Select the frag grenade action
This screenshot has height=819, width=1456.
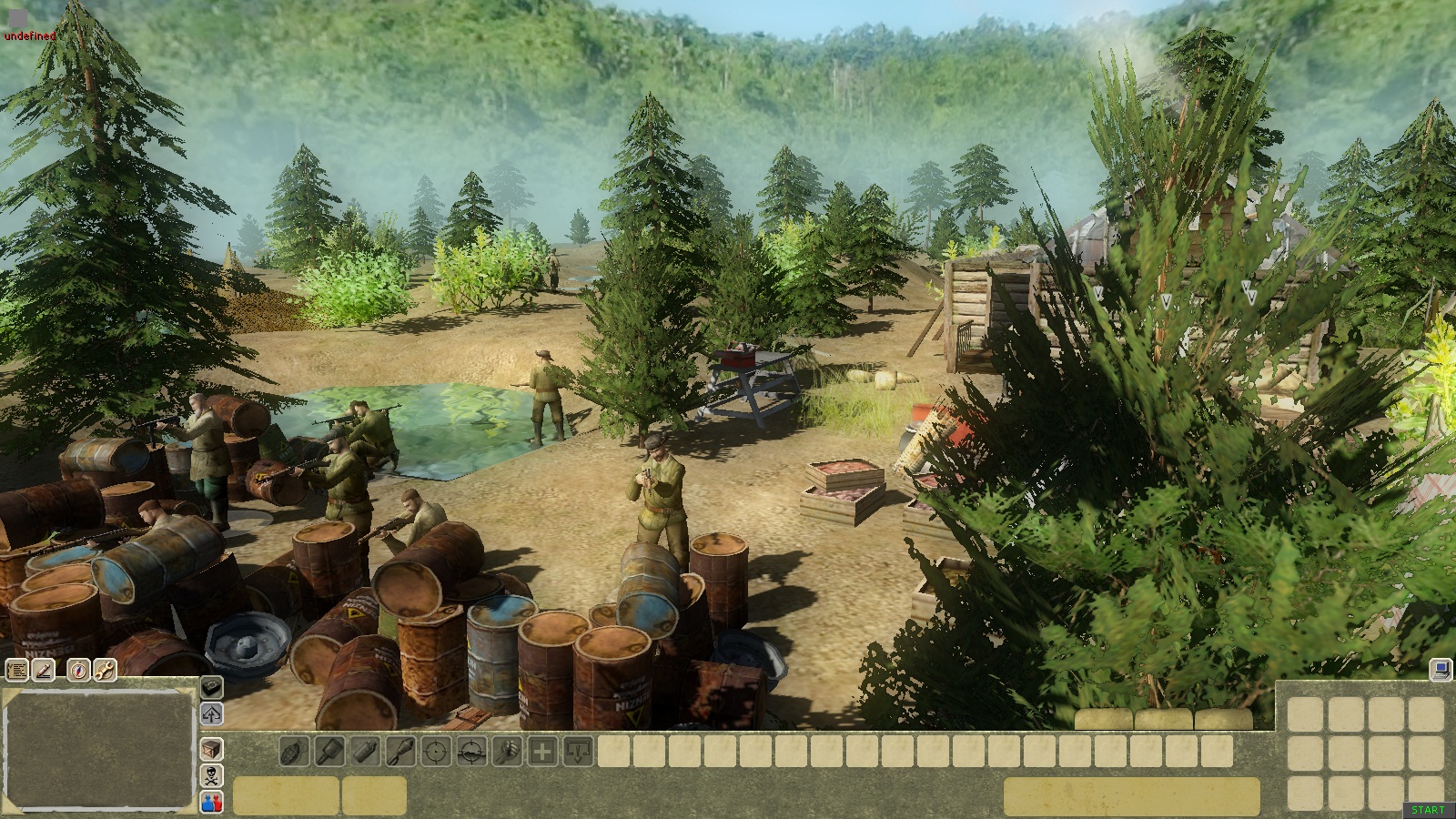point(294,753)
